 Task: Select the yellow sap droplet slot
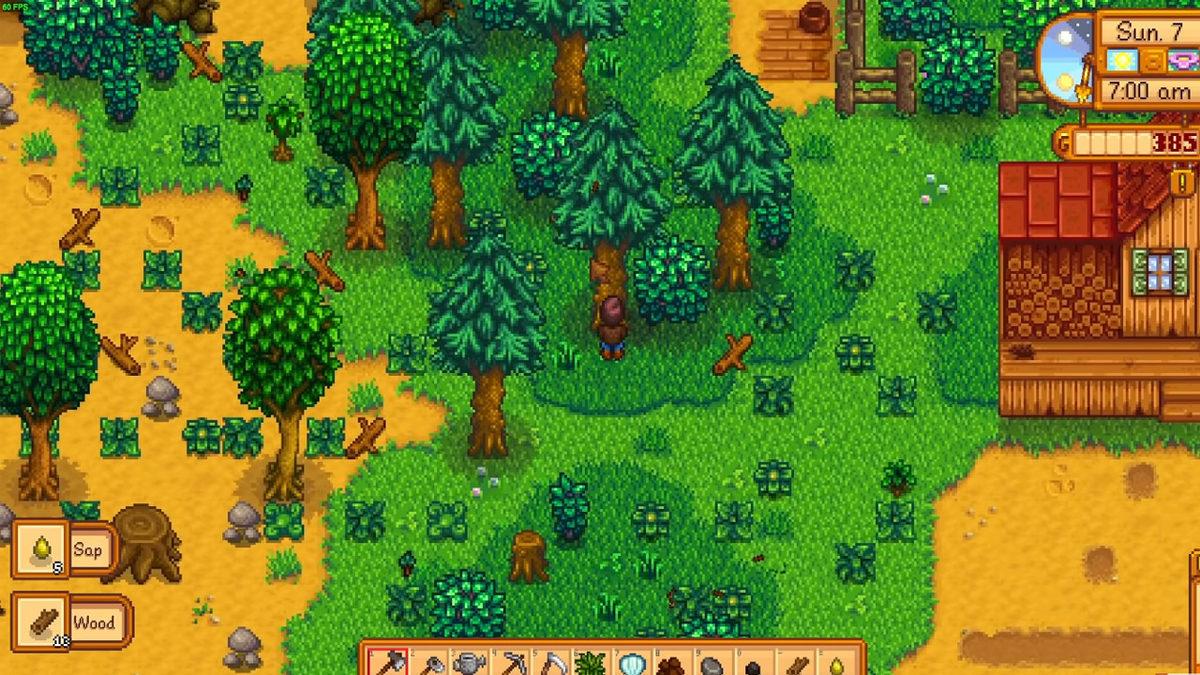pyautogui.click(x=835, y=664)
